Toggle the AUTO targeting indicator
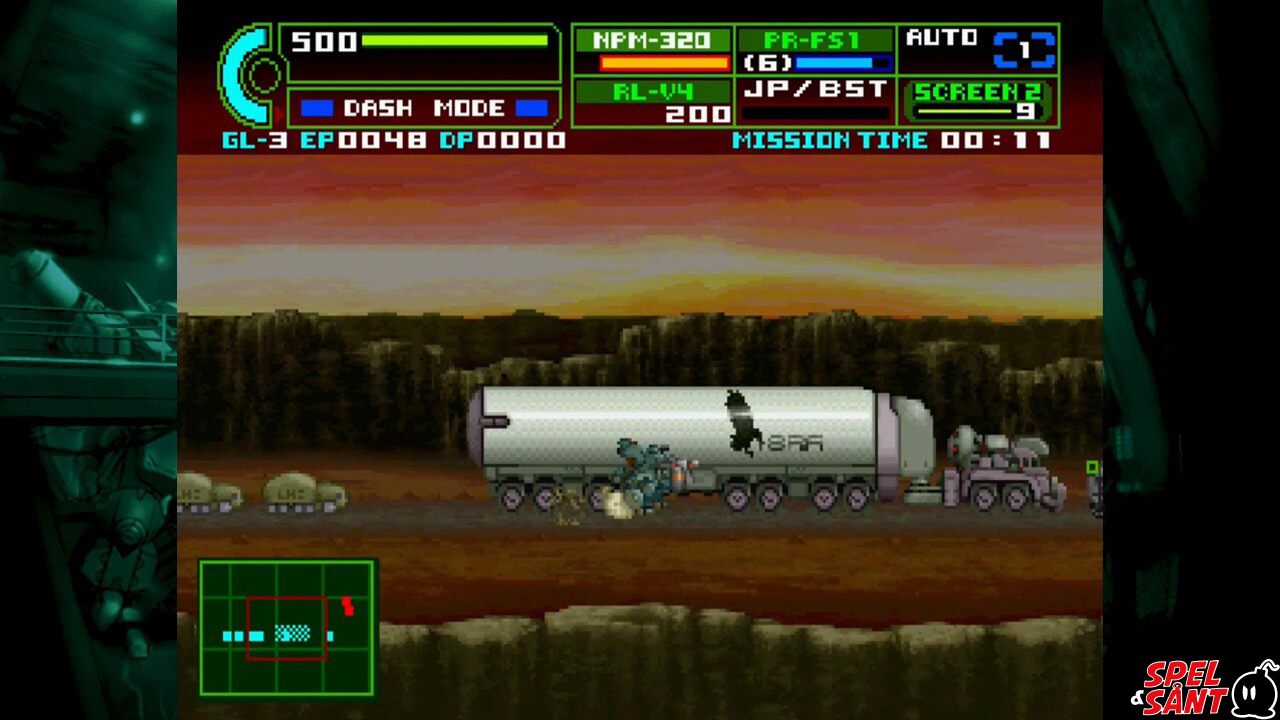The width and height of the screenshot is (1280, 720). [x=978, y=49]
